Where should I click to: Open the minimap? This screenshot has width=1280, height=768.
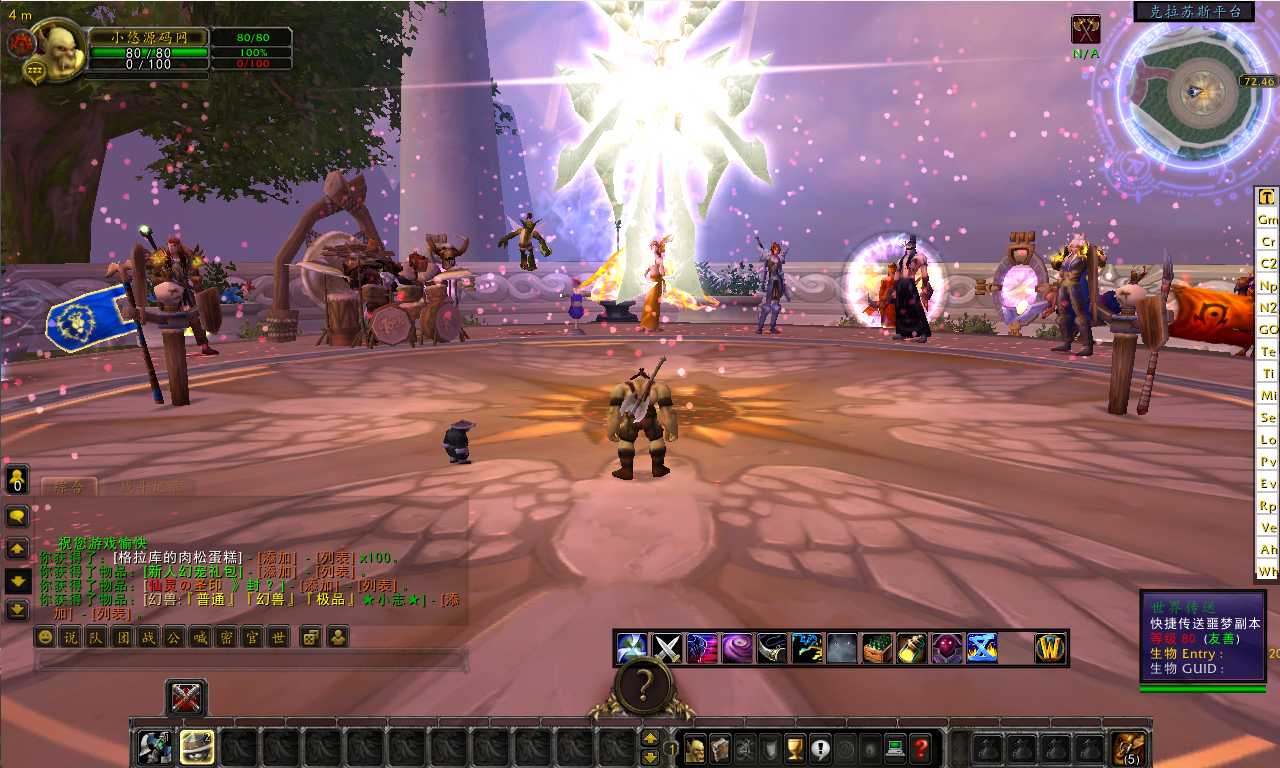pos(1190,92)
